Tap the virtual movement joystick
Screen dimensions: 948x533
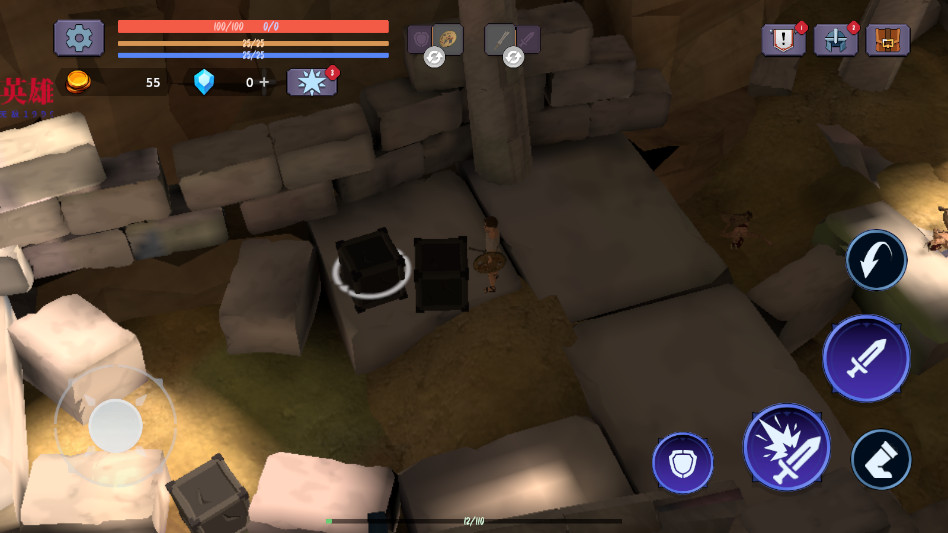point(115,425)
